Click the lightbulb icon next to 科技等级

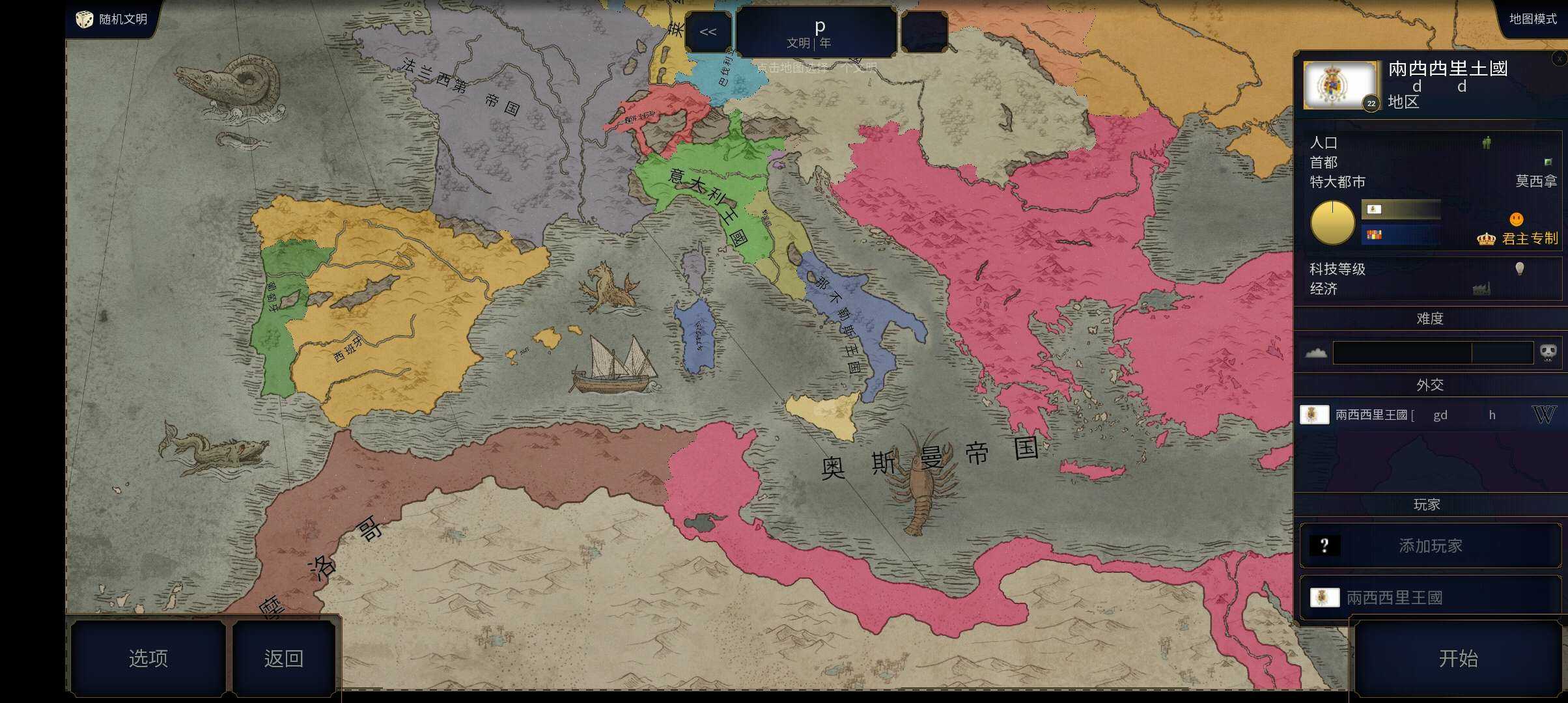[1520, 268]
